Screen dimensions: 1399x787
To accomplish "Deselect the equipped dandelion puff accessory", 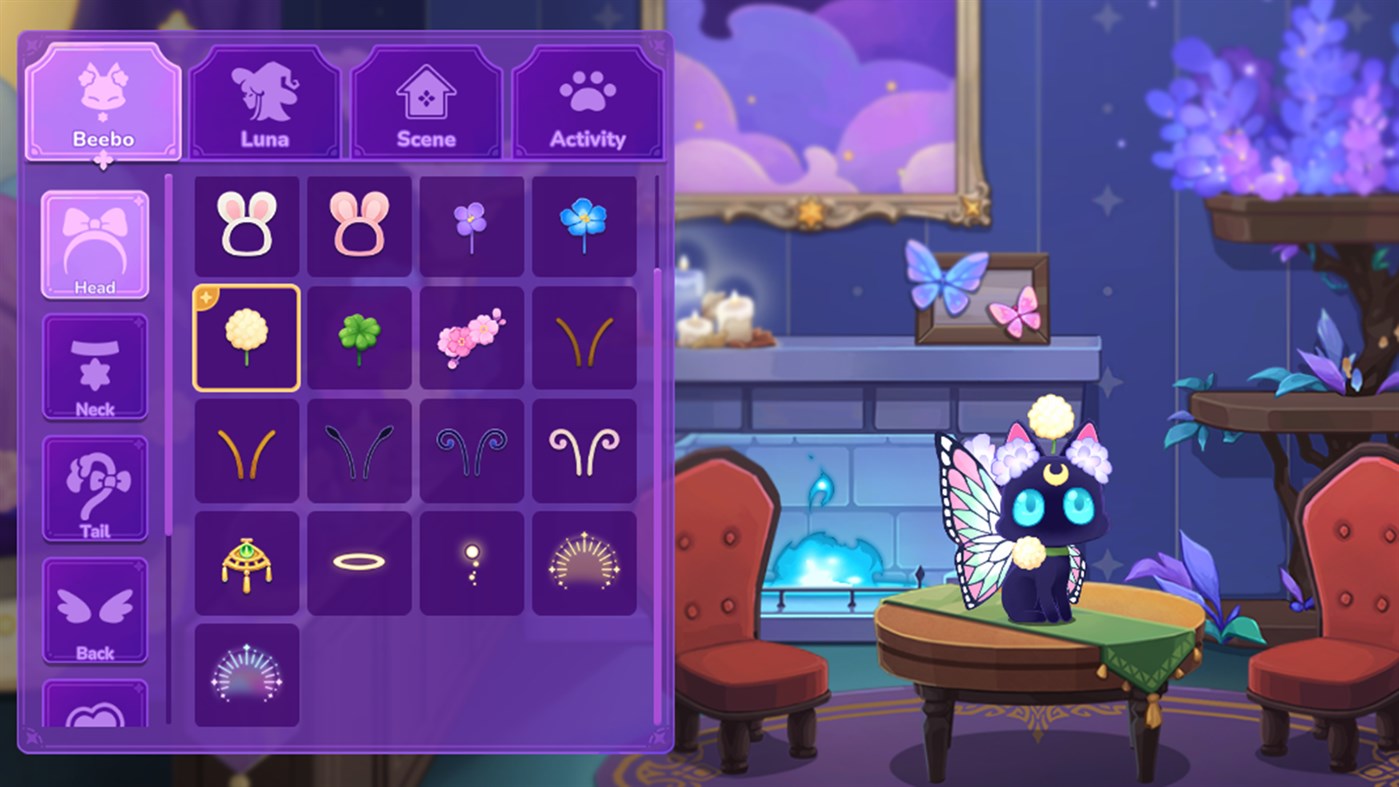I will [246, 335].
